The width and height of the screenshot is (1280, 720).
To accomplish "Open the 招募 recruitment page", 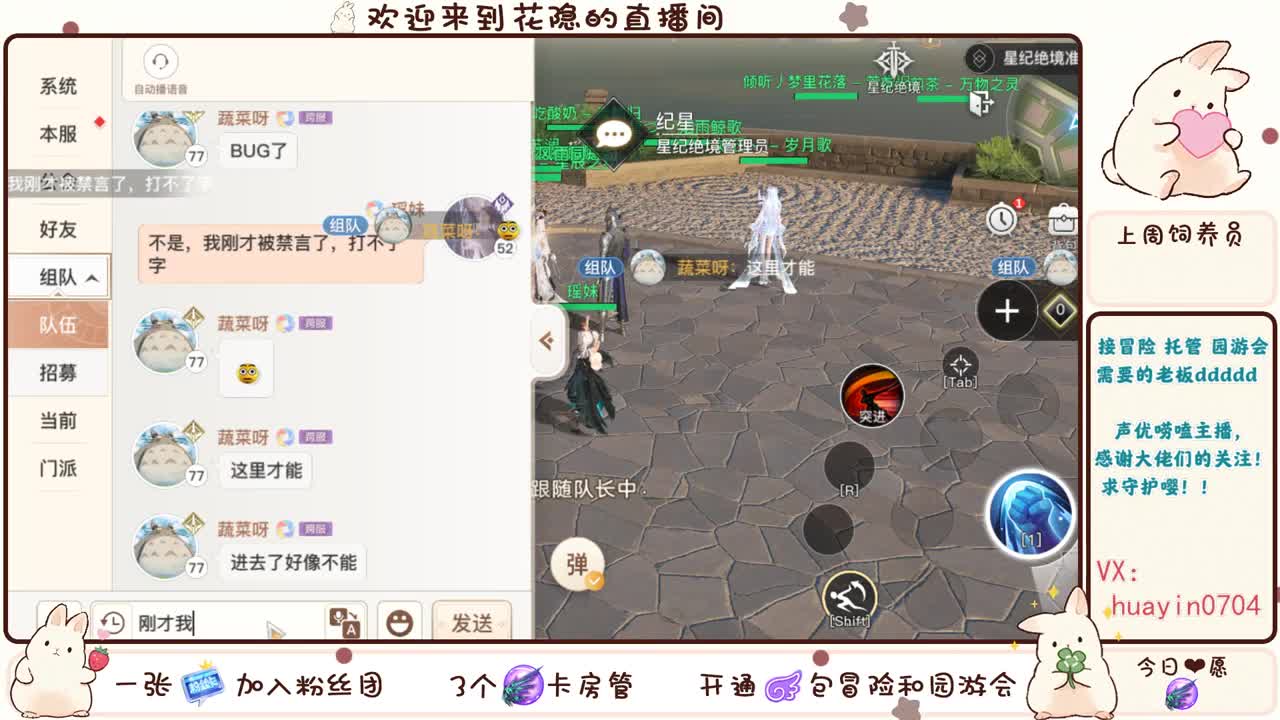I will click(x=58, y=373).
